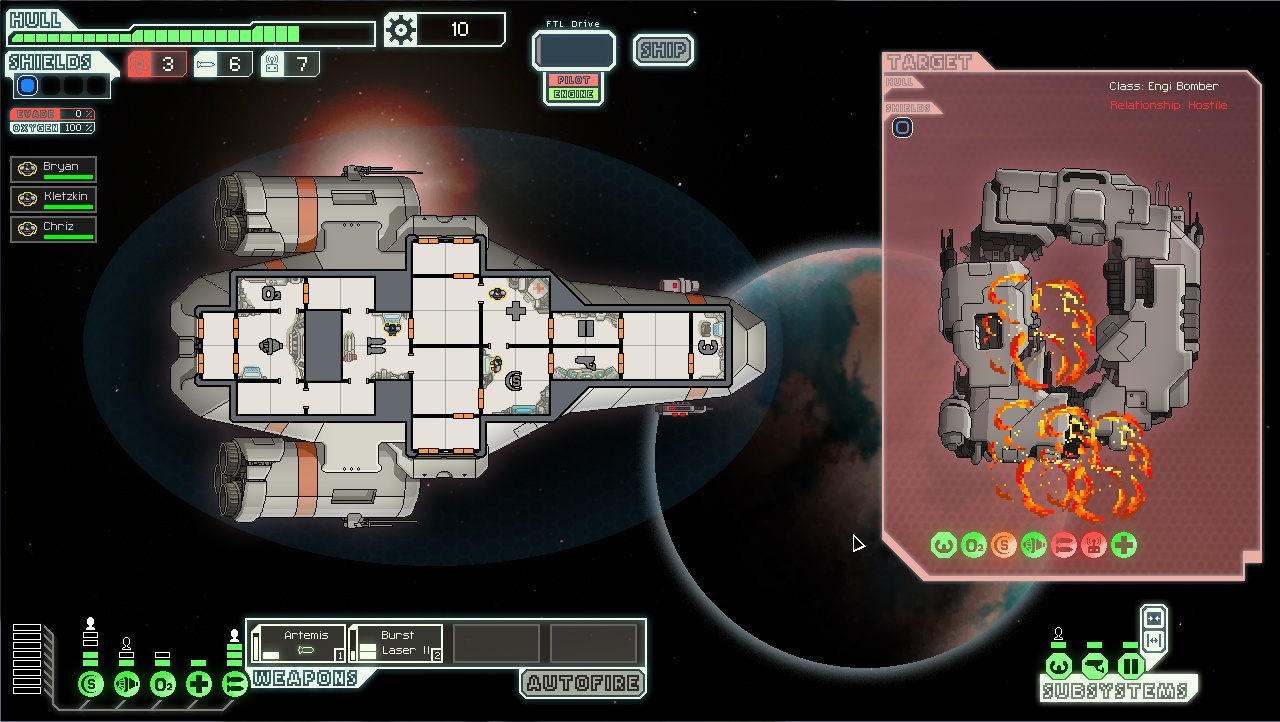
Task: Power the medbay cross system icon
Action: tap(199, 684)
